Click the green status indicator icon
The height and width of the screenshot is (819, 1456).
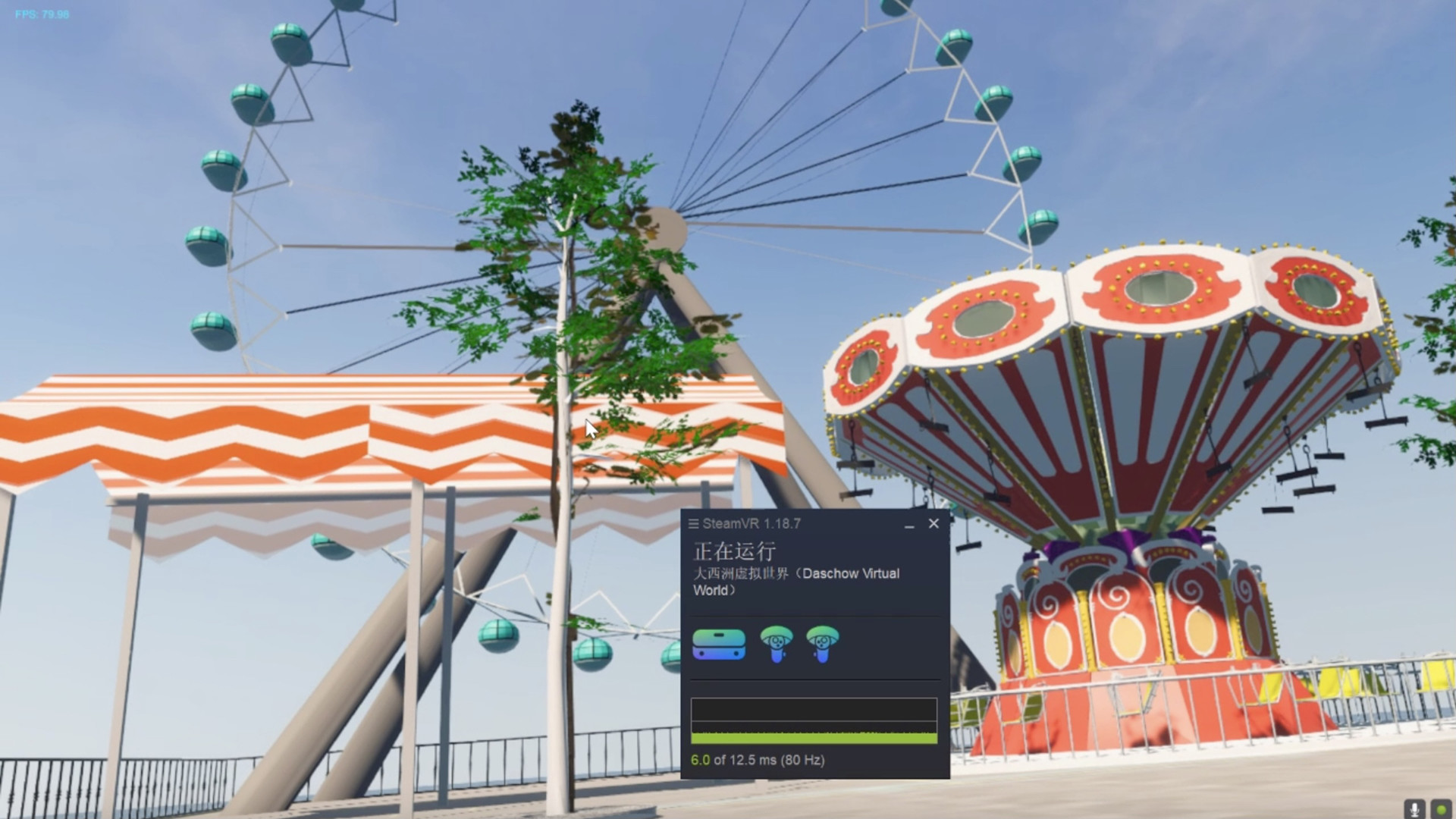click(x=1441, y=808)
